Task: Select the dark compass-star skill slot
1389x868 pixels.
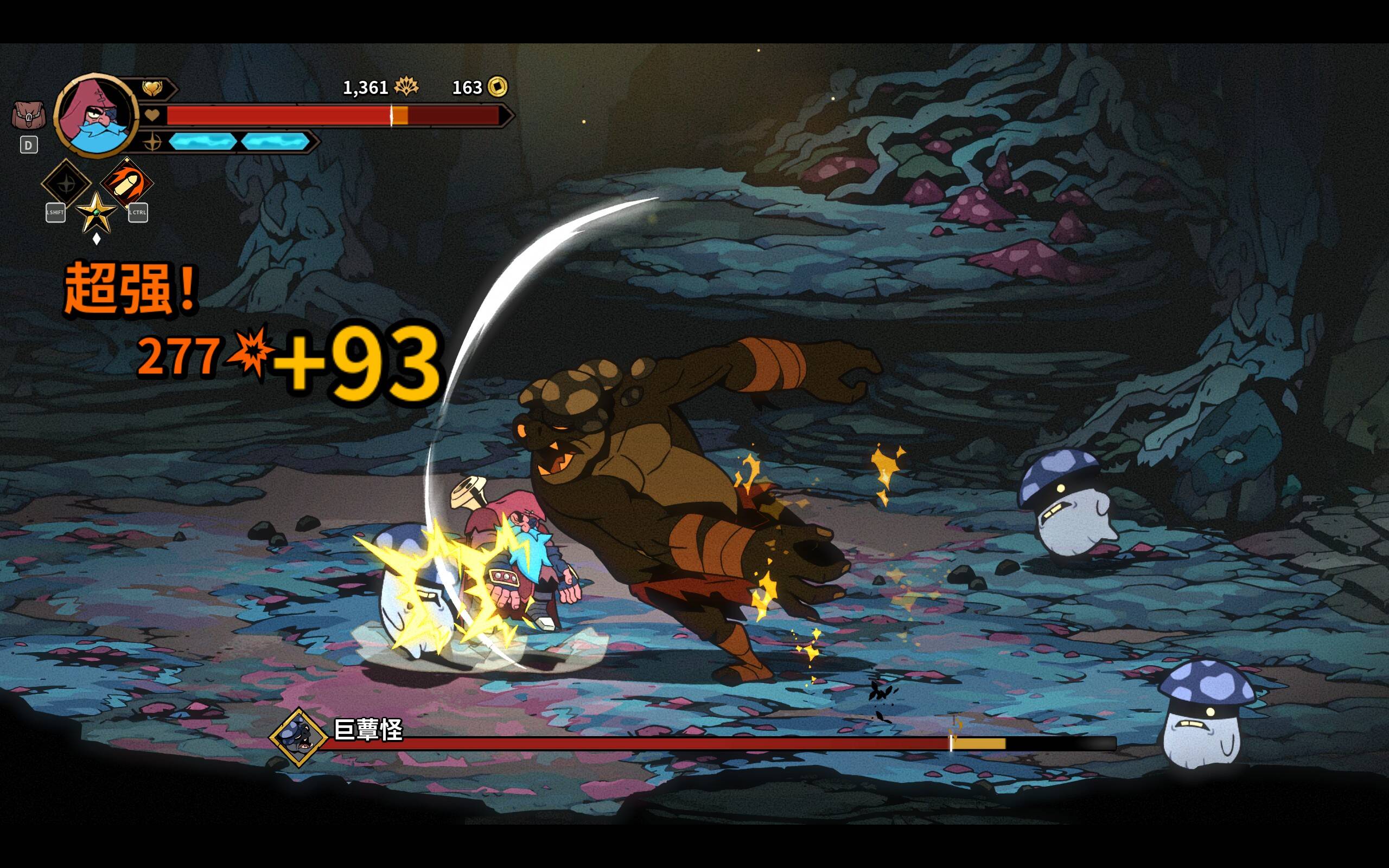Action: coord(66,184)
